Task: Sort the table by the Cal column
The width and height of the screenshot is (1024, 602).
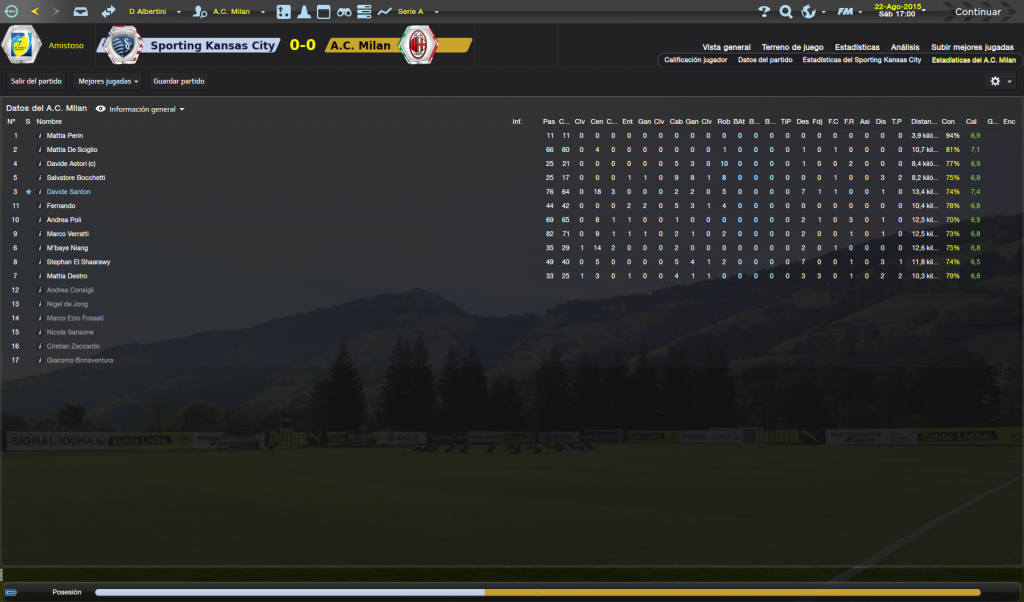Action: (971, 122)
